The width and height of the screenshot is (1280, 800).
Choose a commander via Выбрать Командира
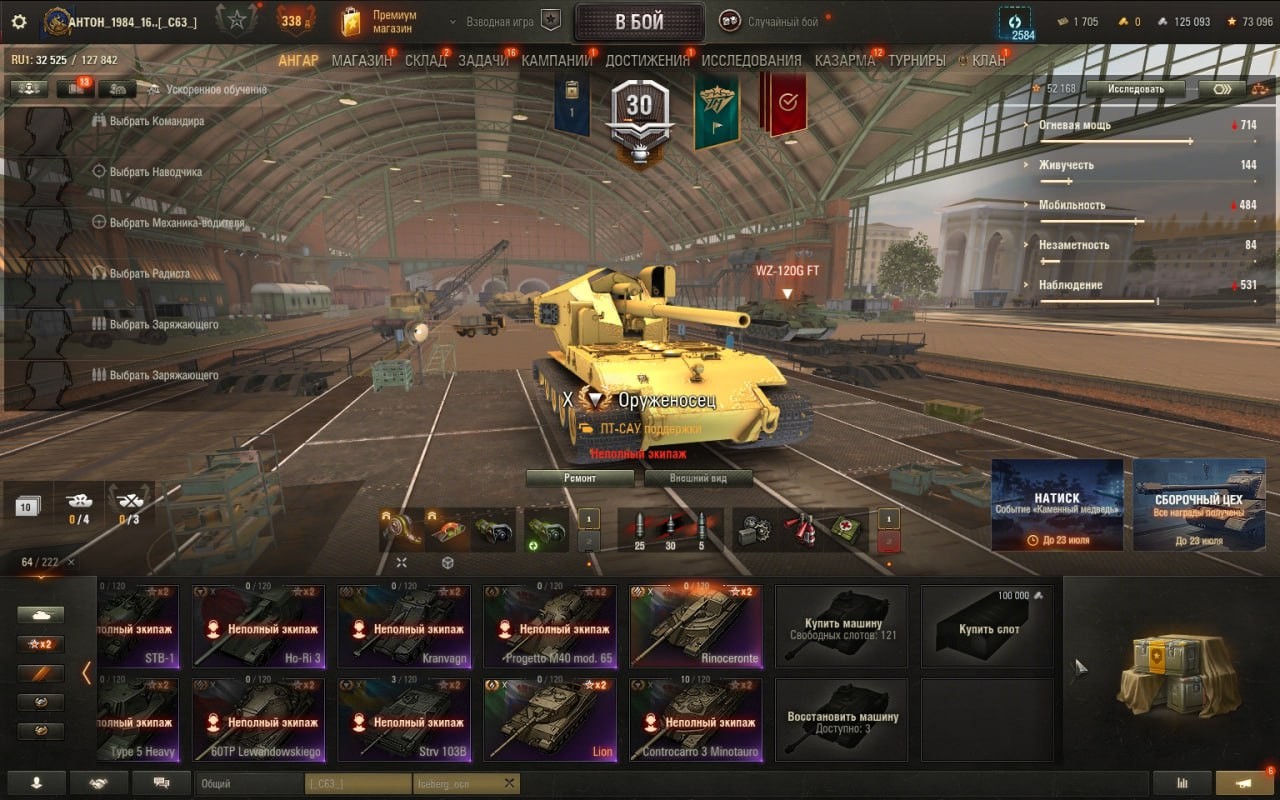point(156,121)
